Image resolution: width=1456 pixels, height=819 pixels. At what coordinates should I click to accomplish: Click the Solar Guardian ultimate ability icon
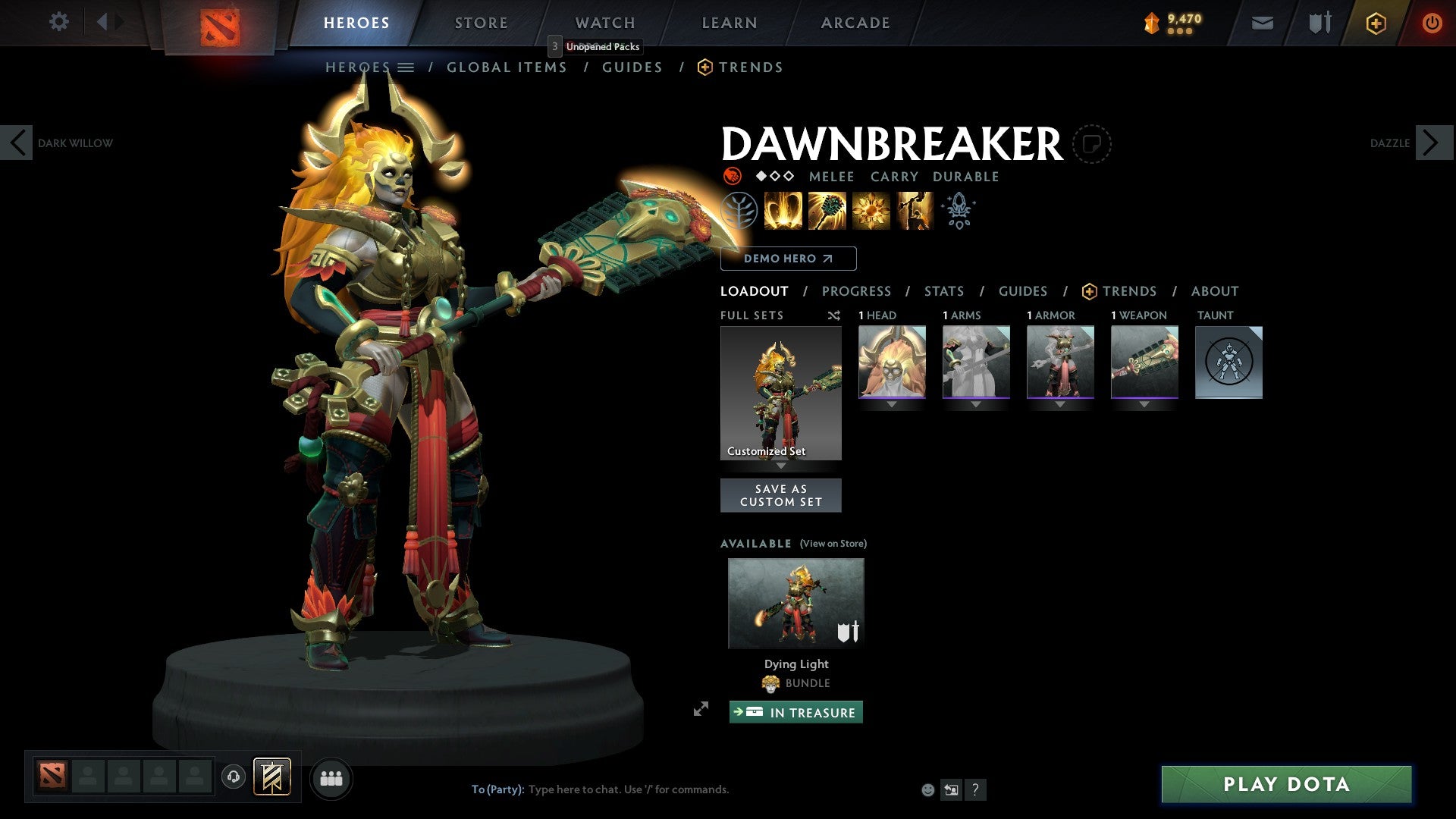click(914, 211)
